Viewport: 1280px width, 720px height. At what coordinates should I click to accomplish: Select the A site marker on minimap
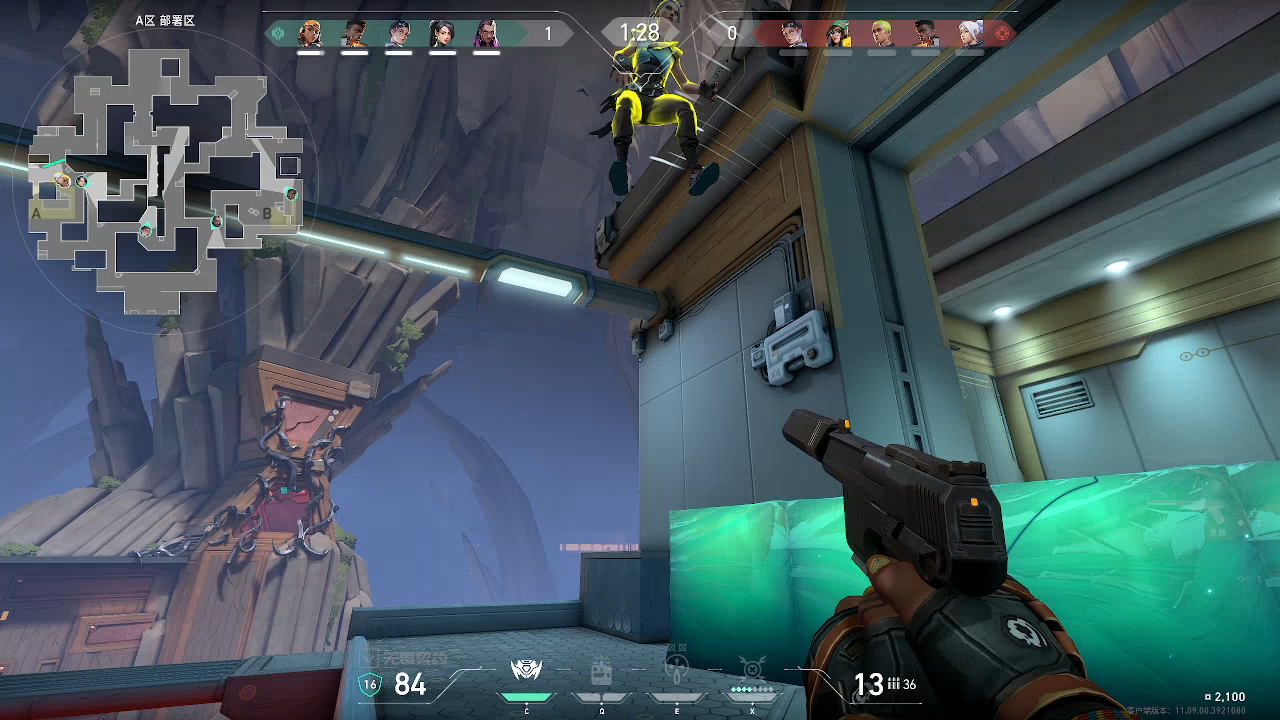pyautogui.click(x=37, y=213)
